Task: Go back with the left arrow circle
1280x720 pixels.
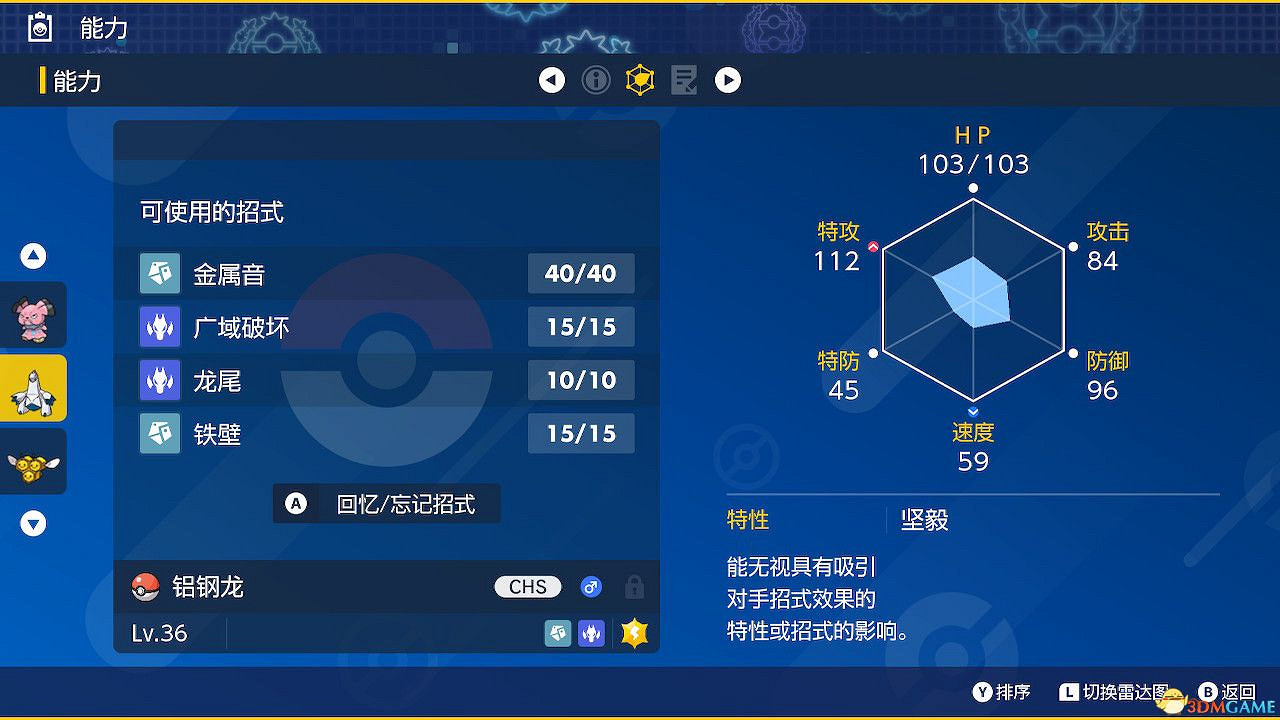Action: pyautogui.click(x=552, y=80)
